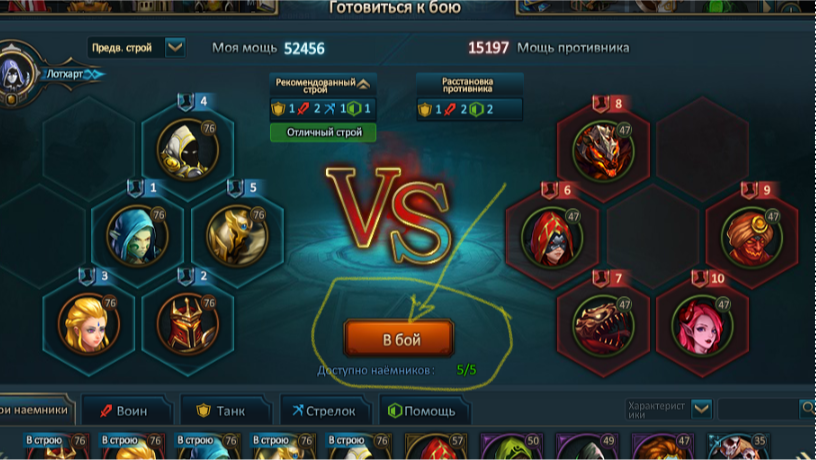The width and height of the screenshot is (816, 460).
Task: Select the red-helmeted knight in slot 2
Action: [187, 320]
